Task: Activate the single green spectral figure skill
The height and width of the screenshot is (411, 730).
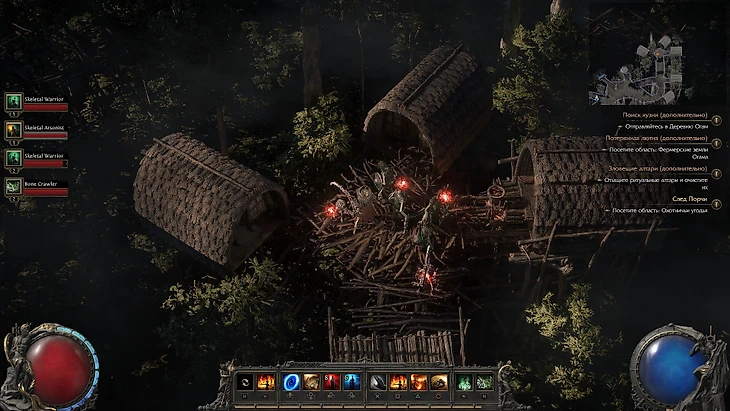Action: (x=464, y=381)
